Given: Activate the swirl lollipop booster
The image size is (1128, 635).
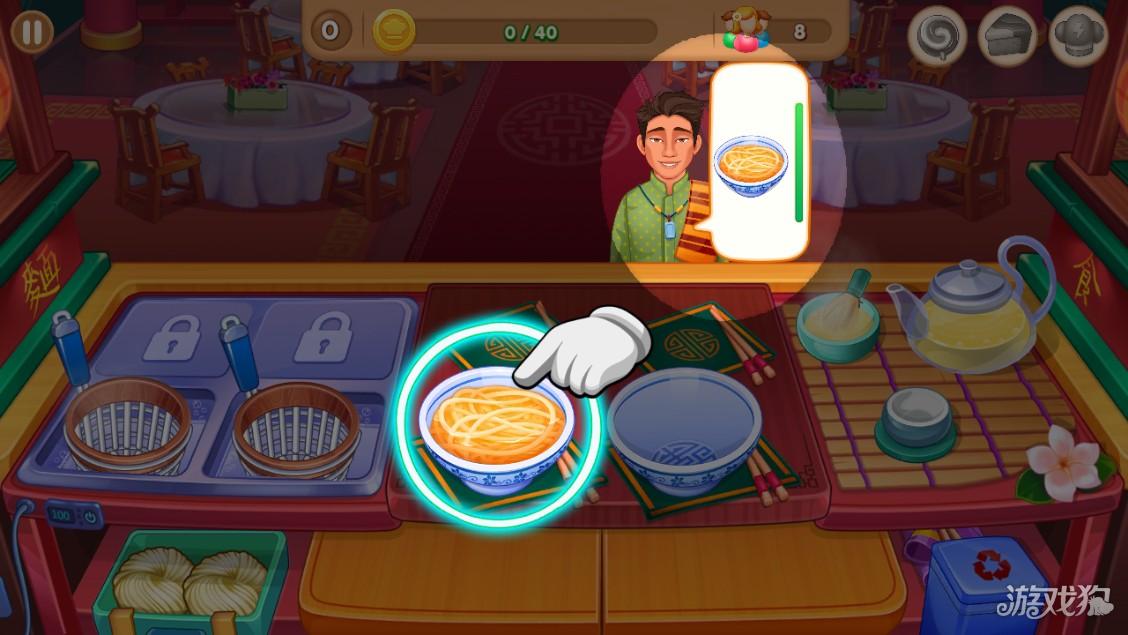Looking at the screenshot, I should click(x=938, y=37).
